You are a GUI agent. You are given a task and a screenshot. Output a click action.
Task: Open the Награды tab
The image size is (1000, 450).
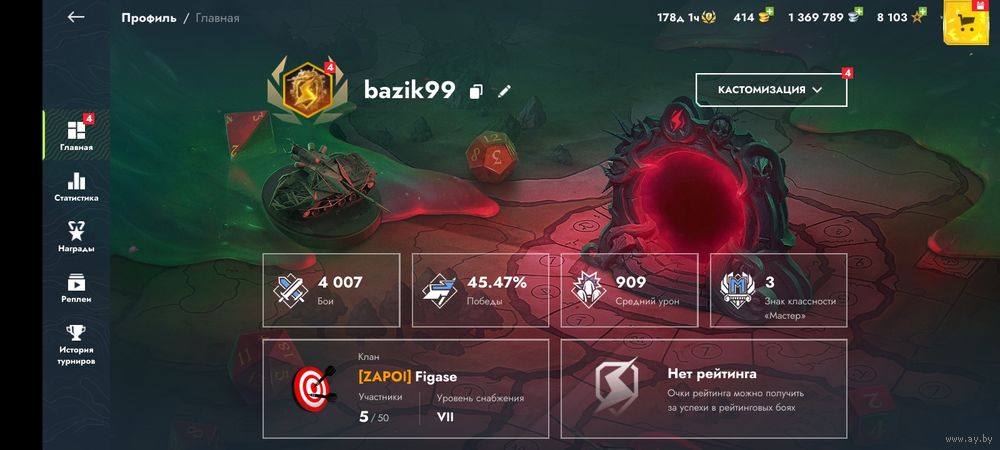click(x=76, y=237)
